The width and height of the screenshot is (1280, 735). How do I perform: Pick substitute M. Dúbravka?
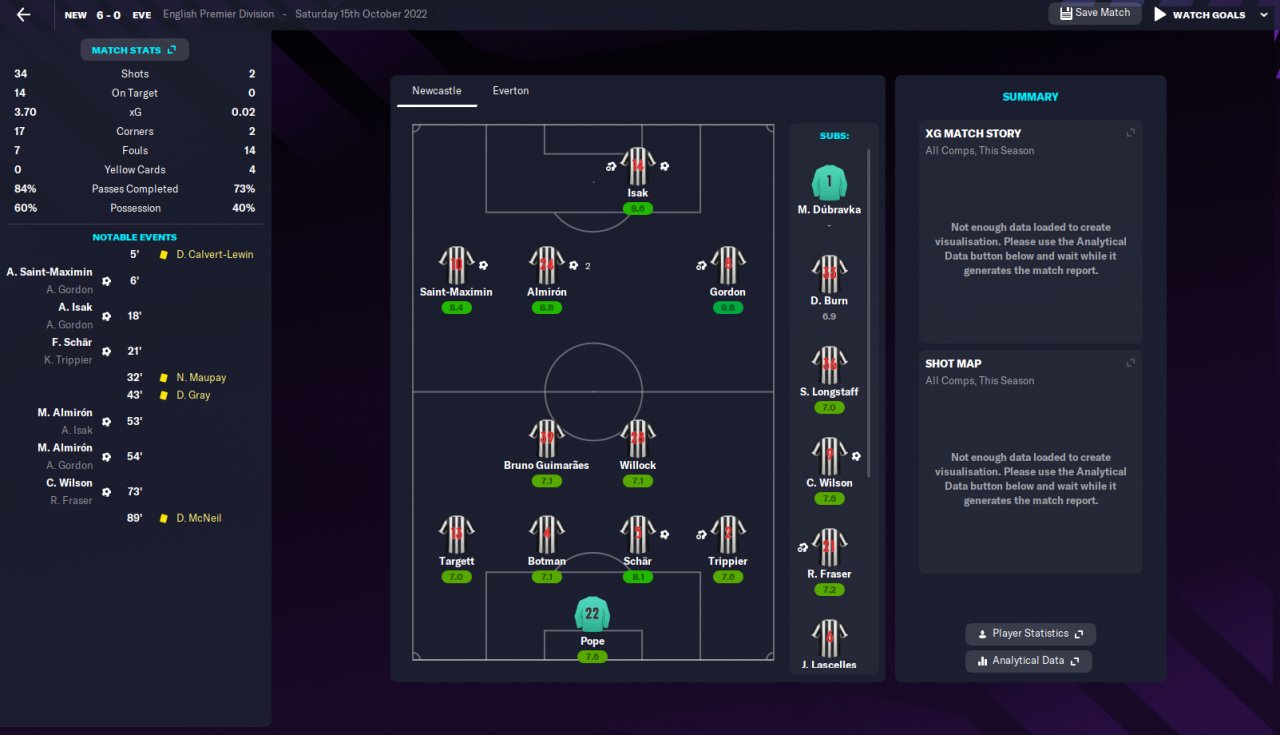(829, 183)
